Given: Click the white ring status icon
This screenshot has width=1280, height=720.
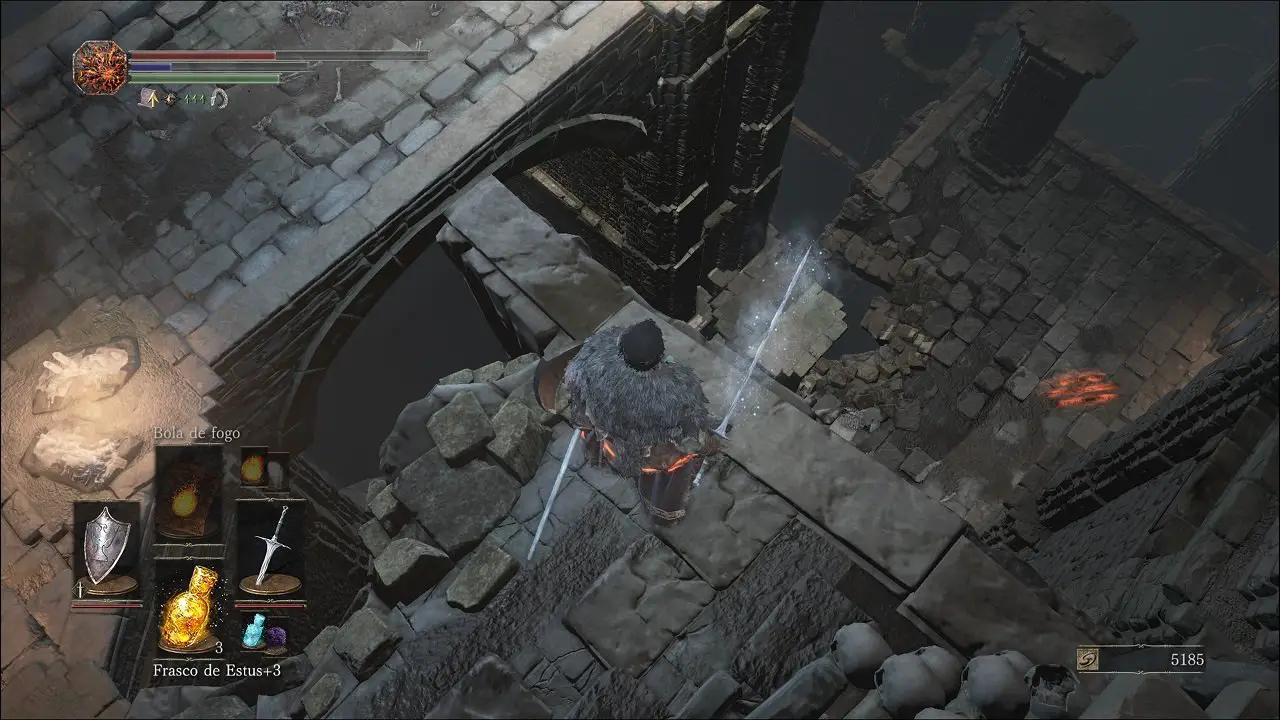Looking at the screenshot, I should click(220, 98).
